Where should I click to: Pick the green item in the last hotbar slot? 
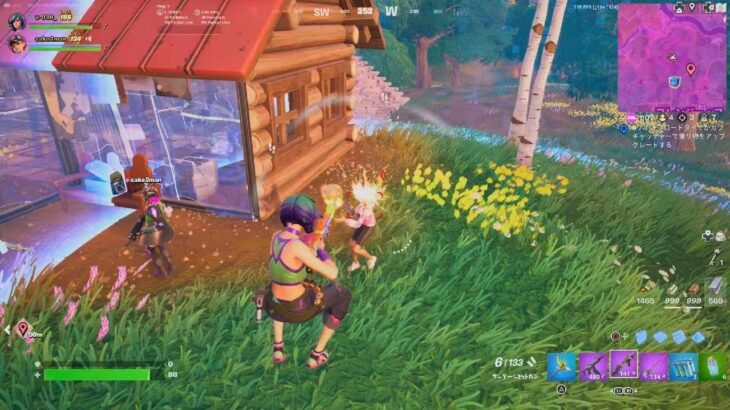click(715, 367)
